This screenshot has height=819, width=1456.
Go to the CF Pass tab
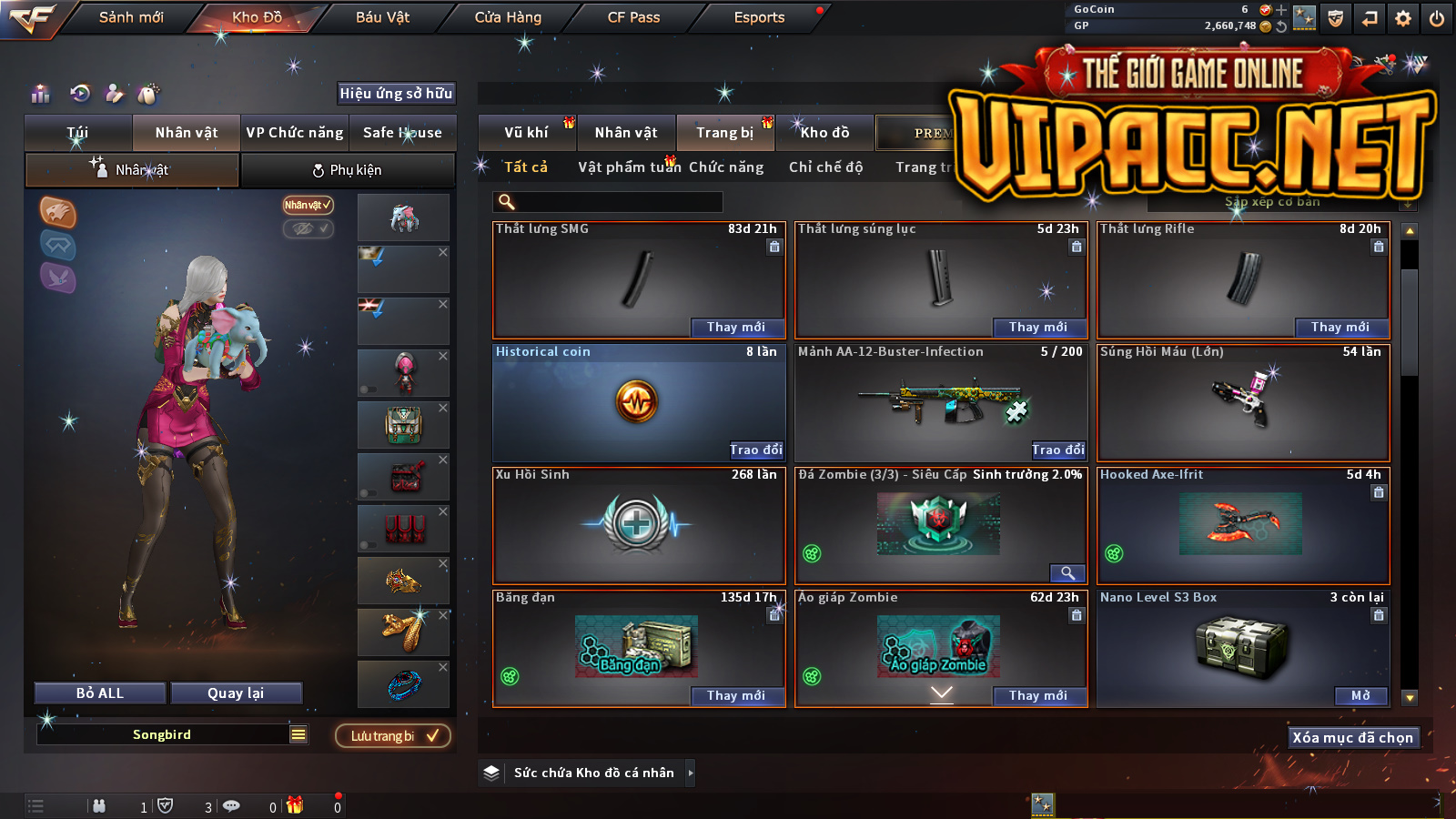[633, 17]
